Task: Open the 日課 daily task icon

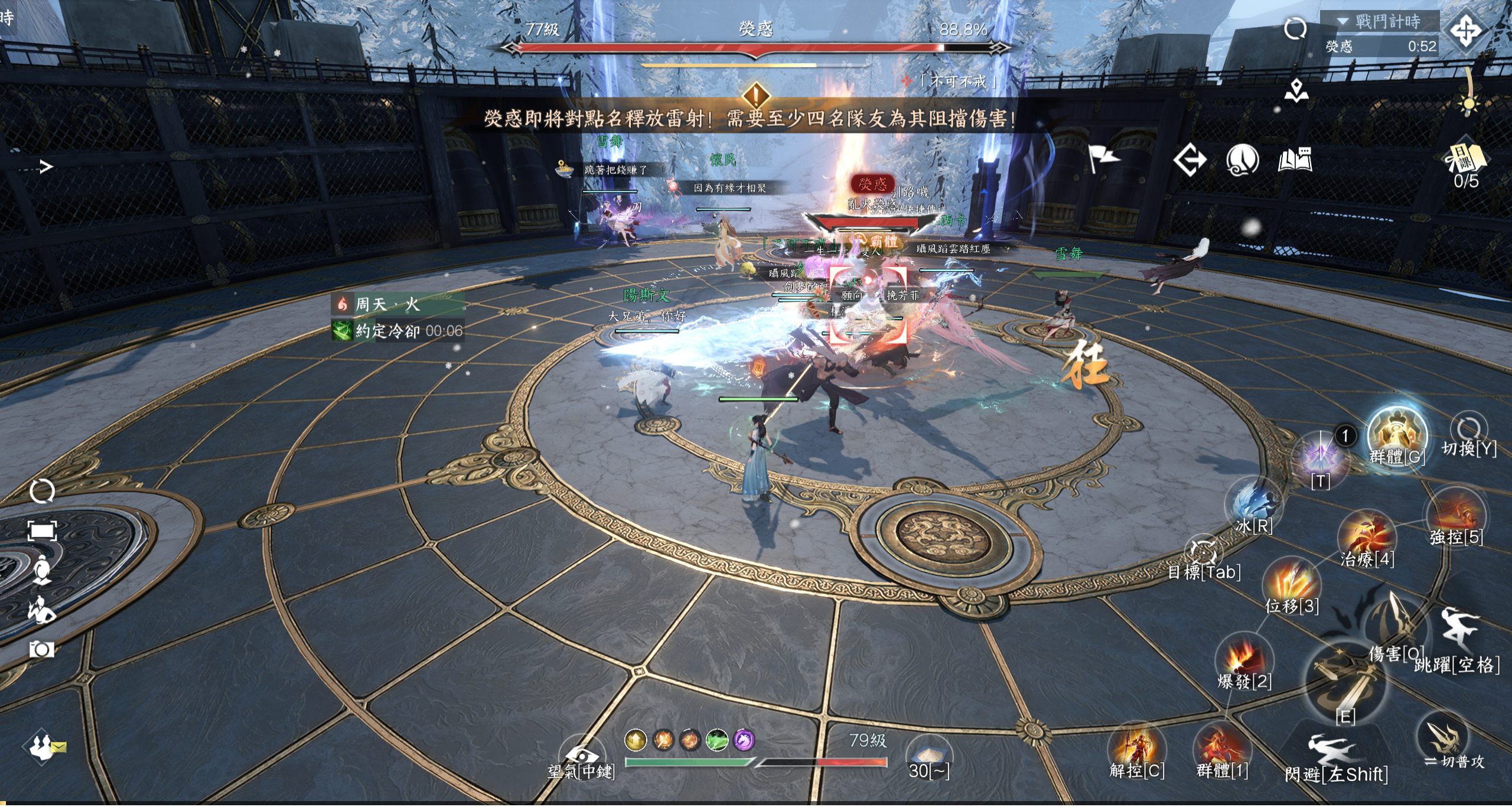Action: click(1466, 158)
